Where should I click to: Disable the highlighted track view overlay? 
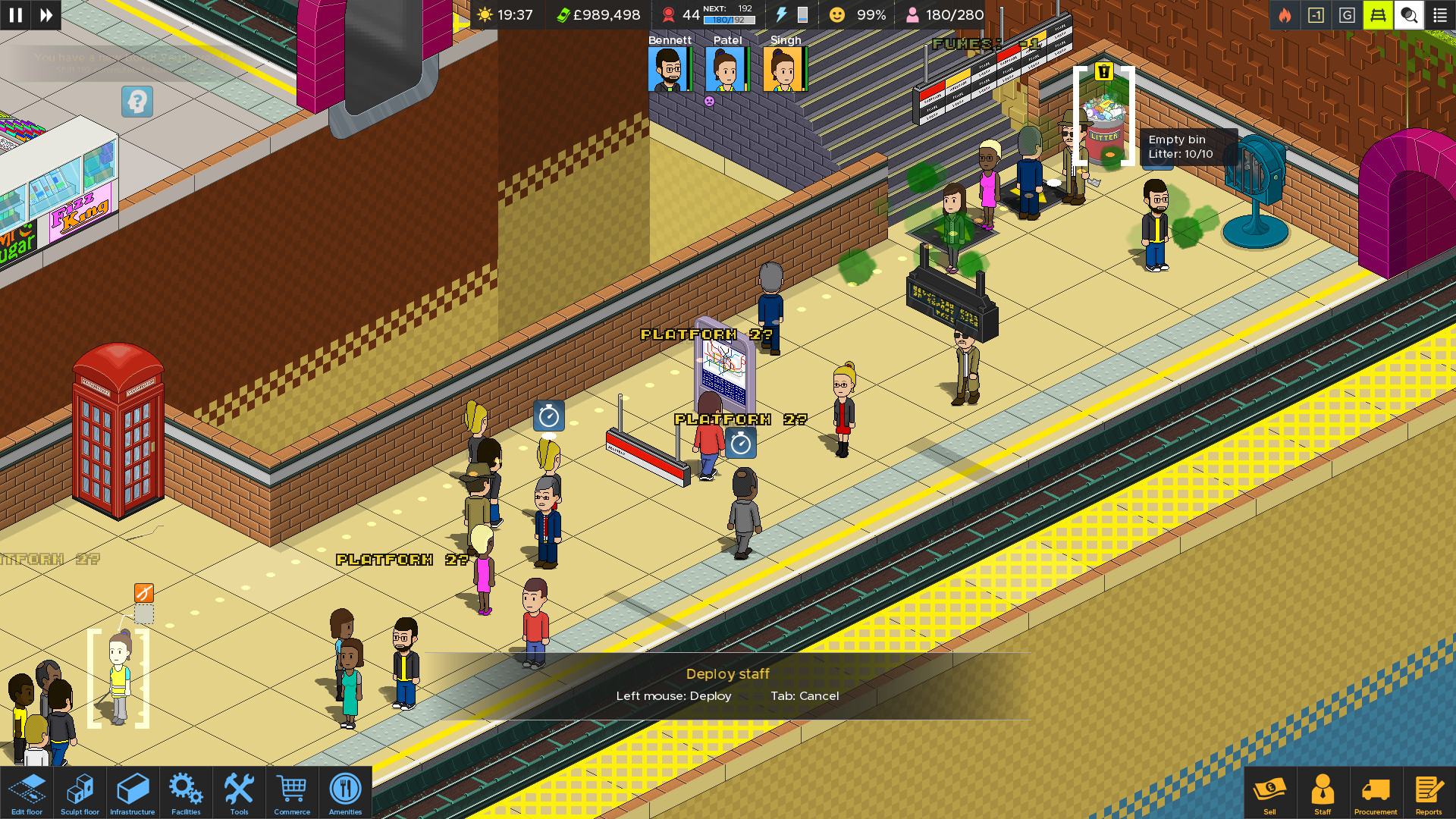(x=1378, y=14)
